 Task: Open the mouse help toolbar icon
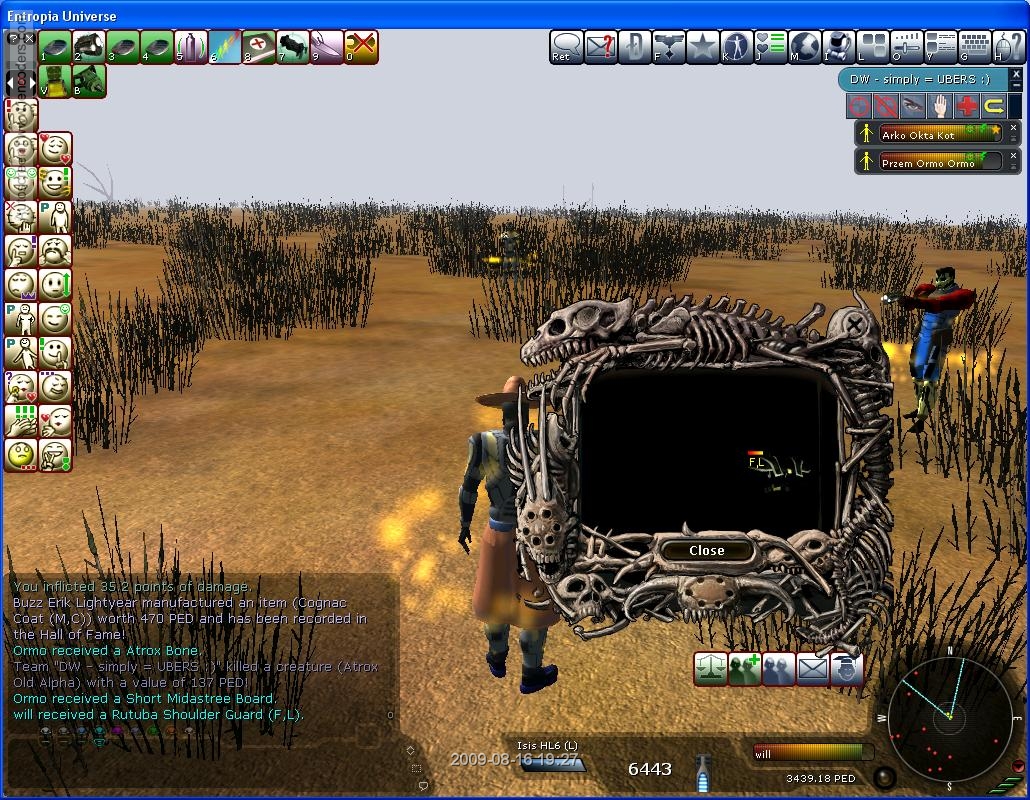pyautogui.click(x=1006, y=46)
